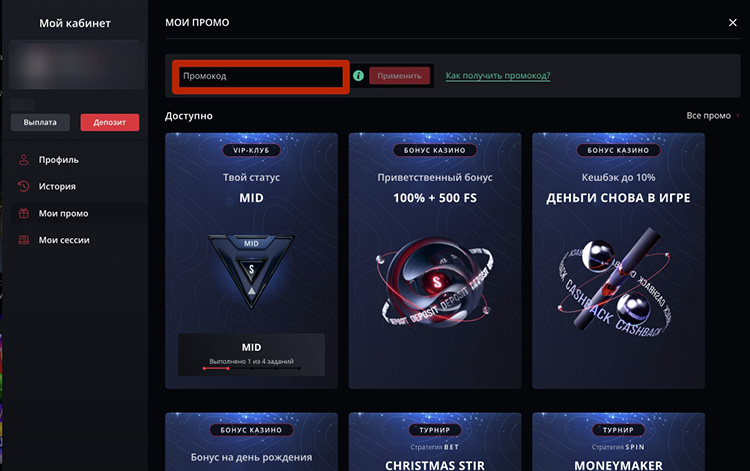750x471 pixels.
Task: Choose the cashback 'Деньги снова в игре' card
Action: coord(618,260)
